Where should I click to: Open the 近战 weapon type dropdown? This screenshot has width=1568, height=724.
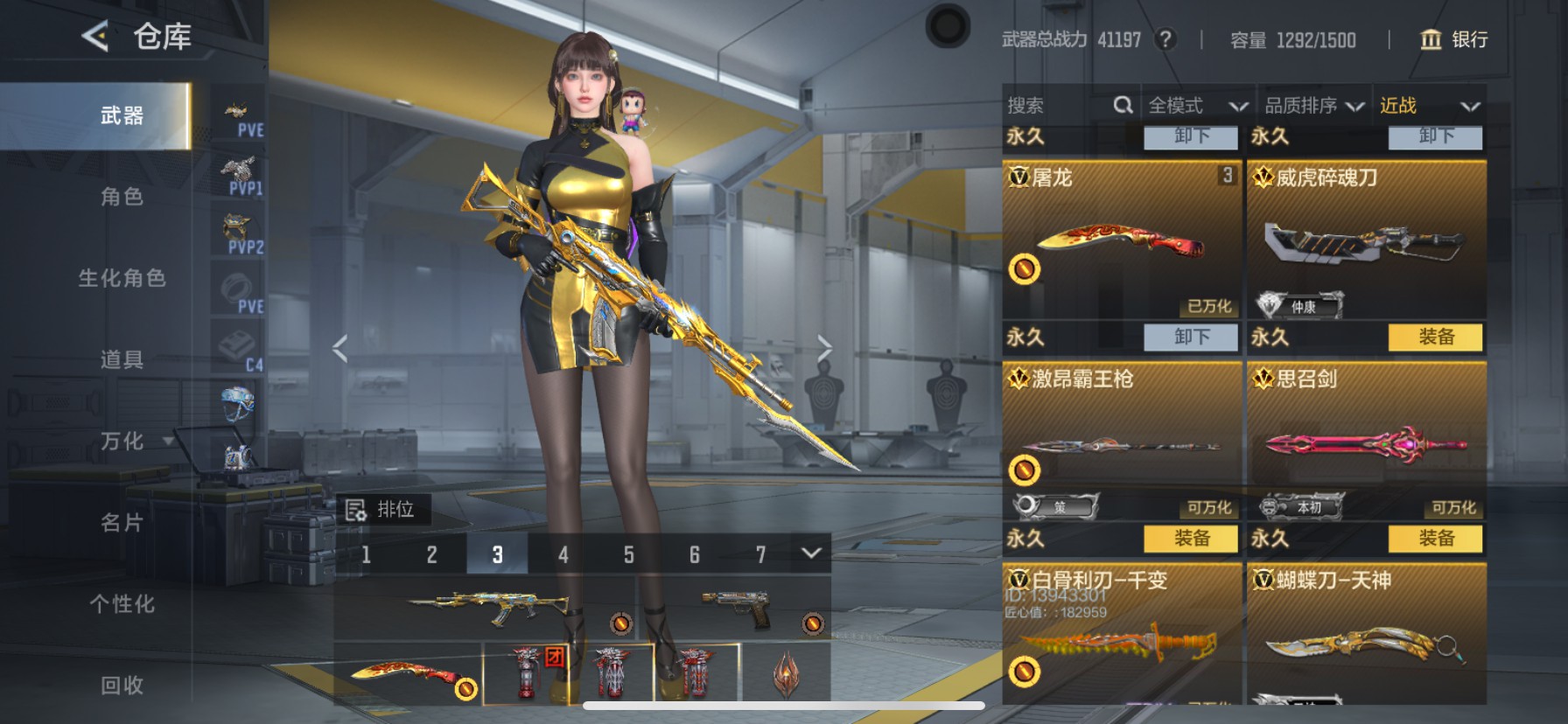tap(1428, 106)
